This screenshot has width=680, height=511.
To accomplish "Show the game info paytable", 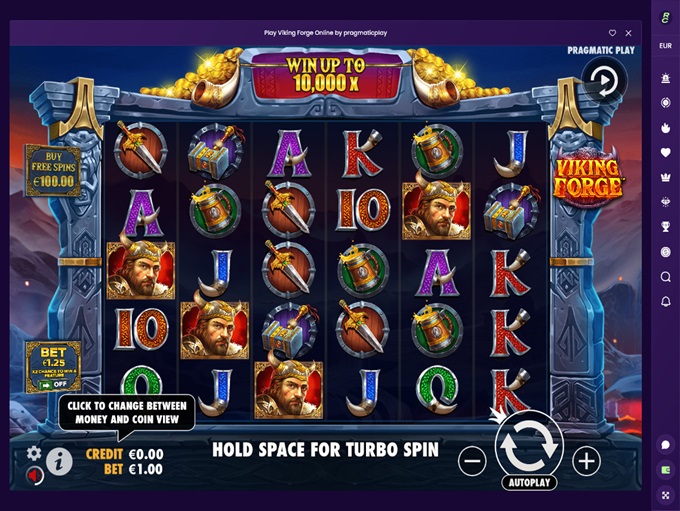I will point(59,462).
